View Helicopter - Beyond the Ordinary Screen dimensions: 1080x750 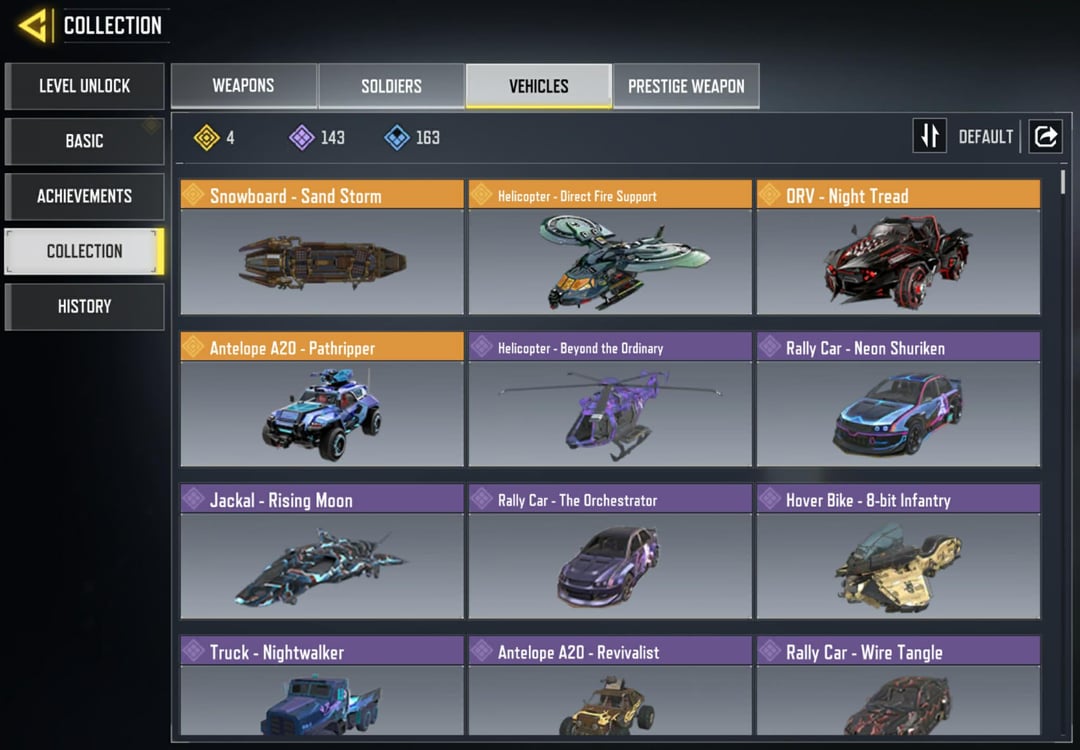610,400
